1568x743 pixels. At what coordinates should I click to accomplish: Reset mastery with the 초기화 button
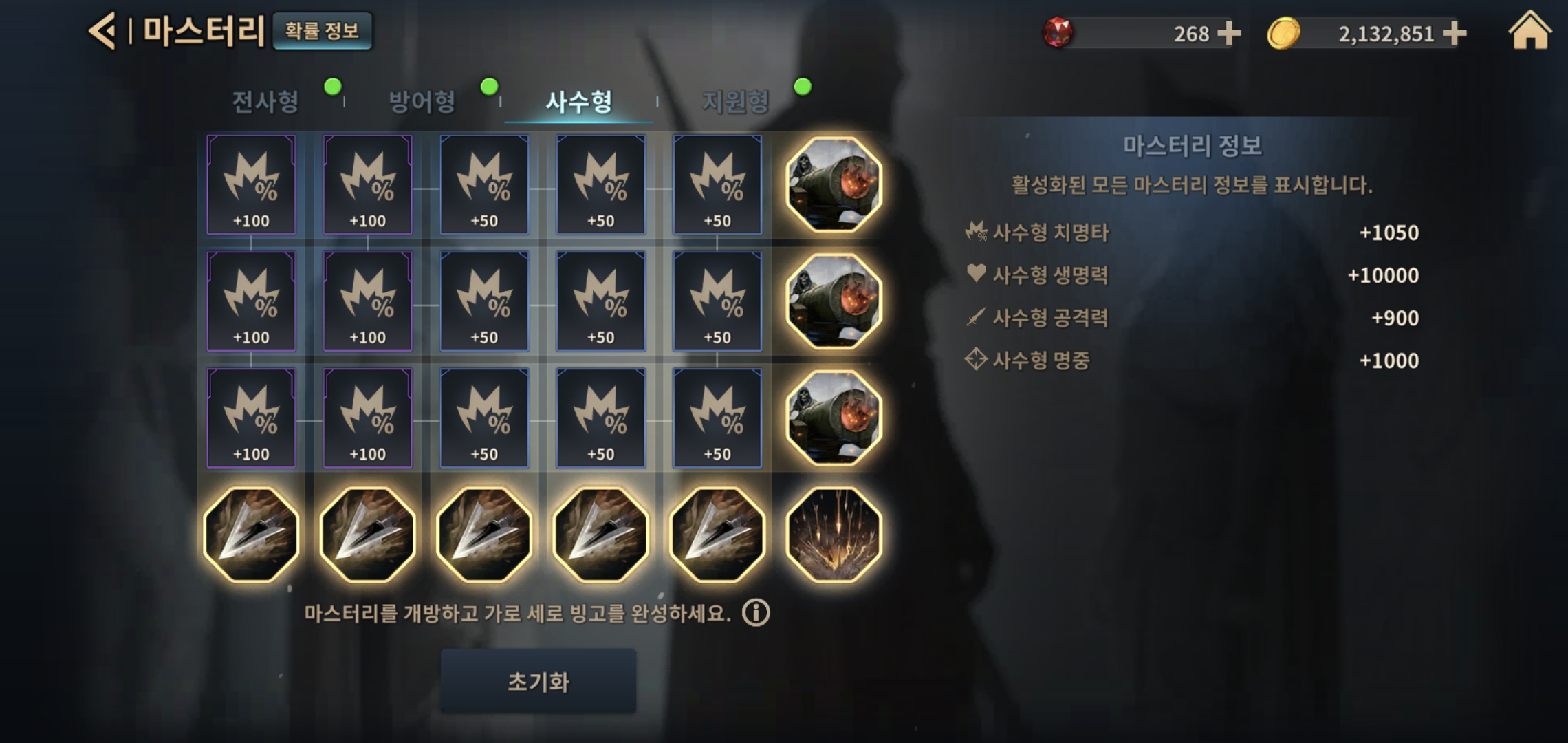(x=538, y=681)
